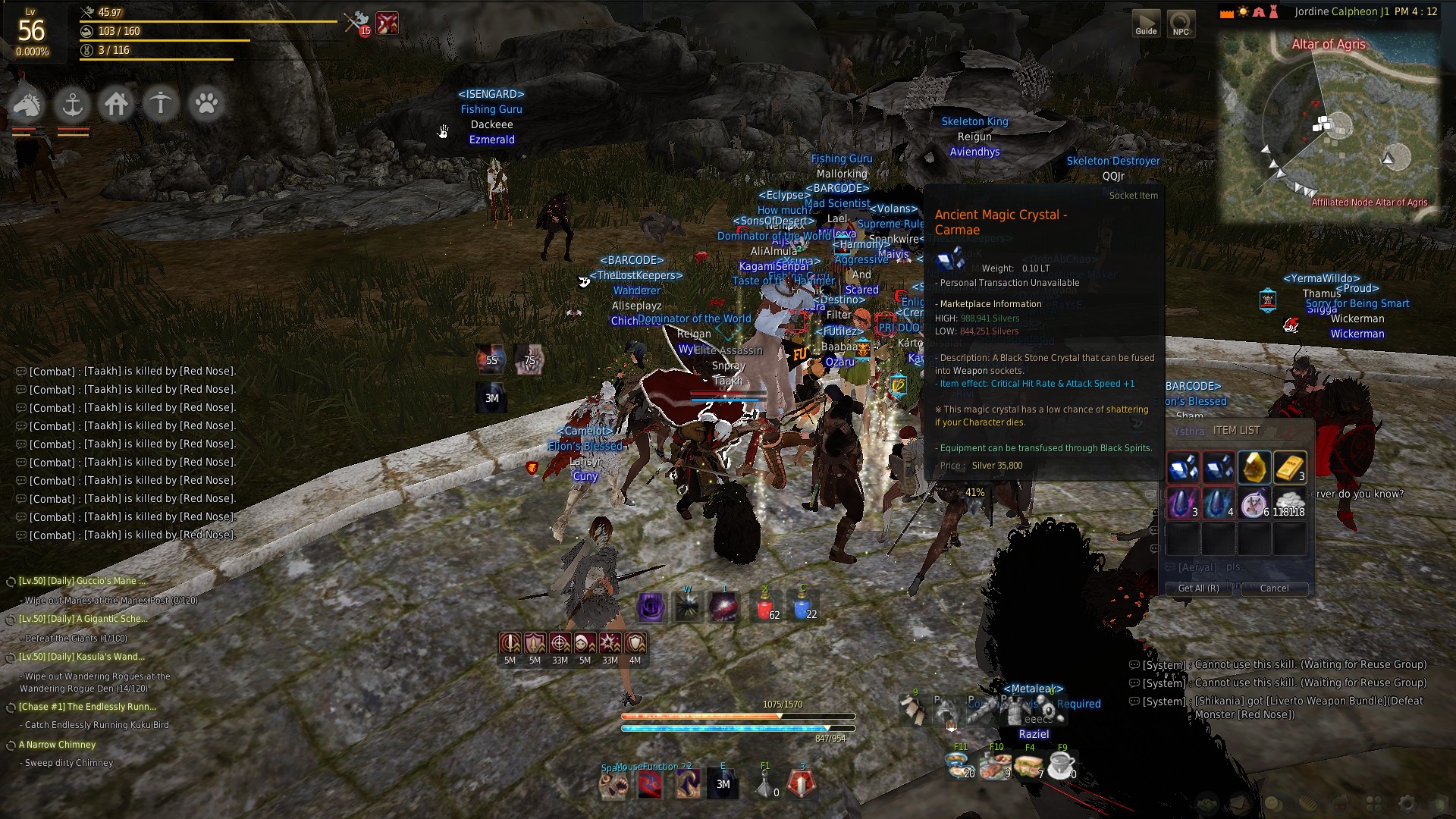Screen dimensions: 1456x819
Task: Click the crossed-axes icon with 15 badge
Action: point(356,23)
